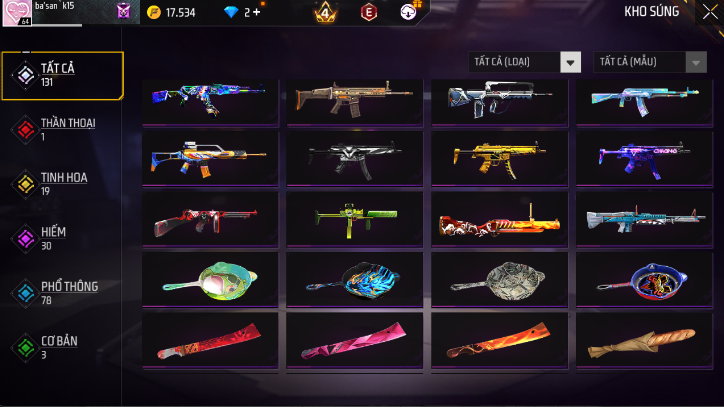
Task: Select the golden MP5 skin
Action: point(499,156)
